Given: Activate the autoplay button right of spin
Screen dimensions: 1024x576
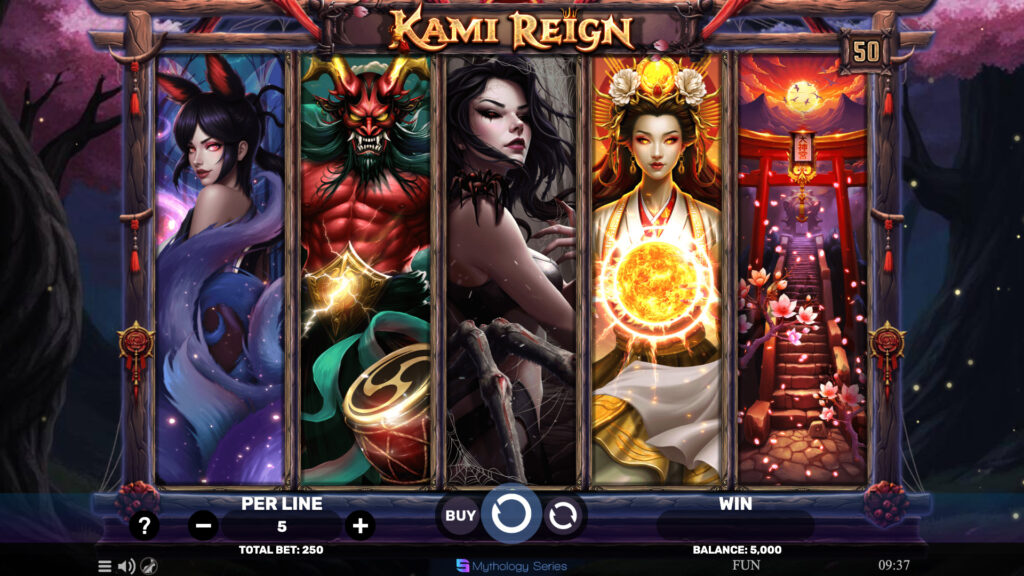Looking at the screenshot, I should 563,516.
